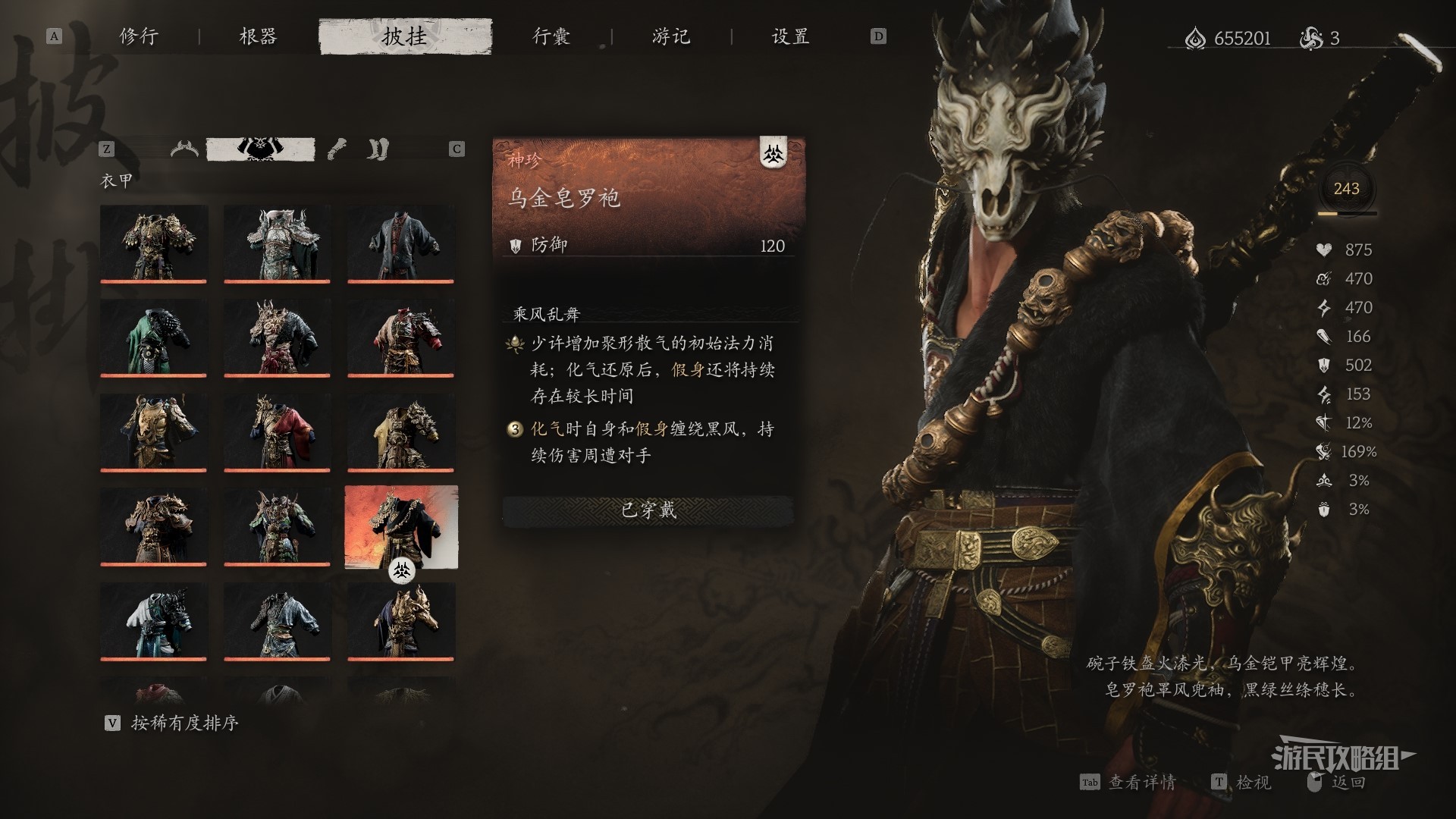
Task: Select the body armor category icon
Action: point(260,149)
